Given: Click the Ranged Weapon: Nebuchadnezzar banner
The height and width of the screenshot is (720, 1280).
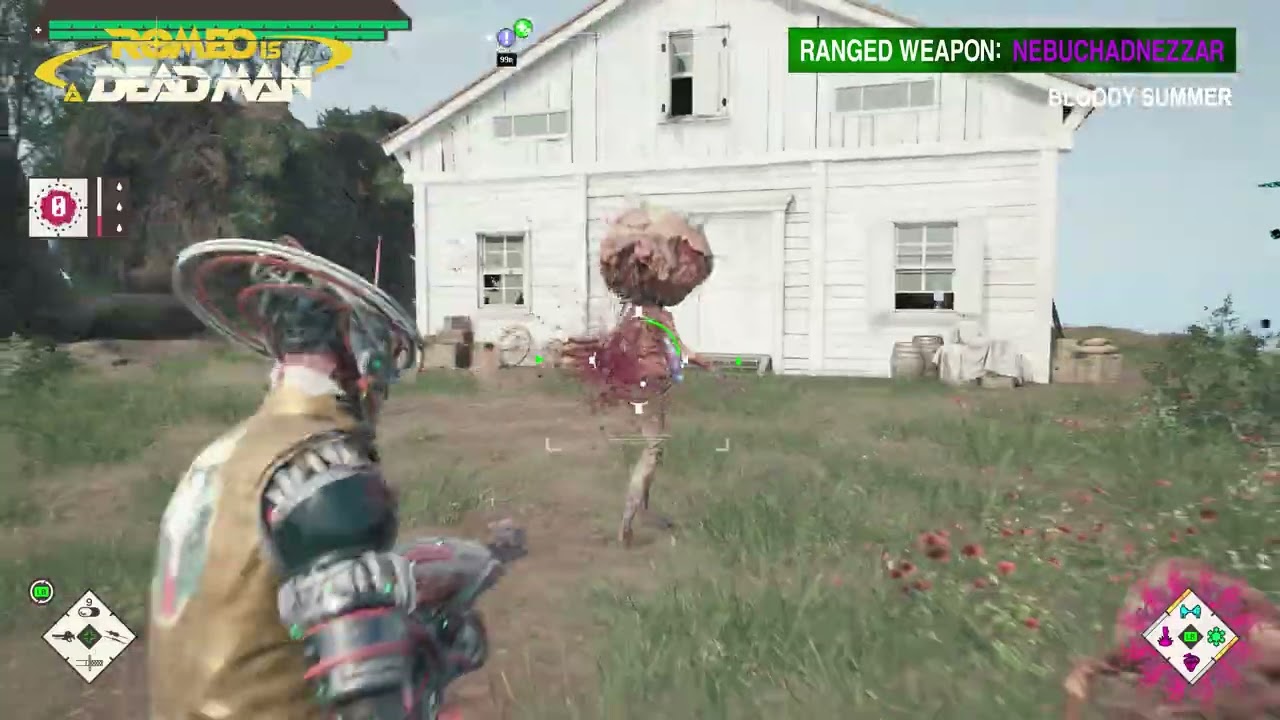Looking at the screenshot, I should (x=1011, y=51).
